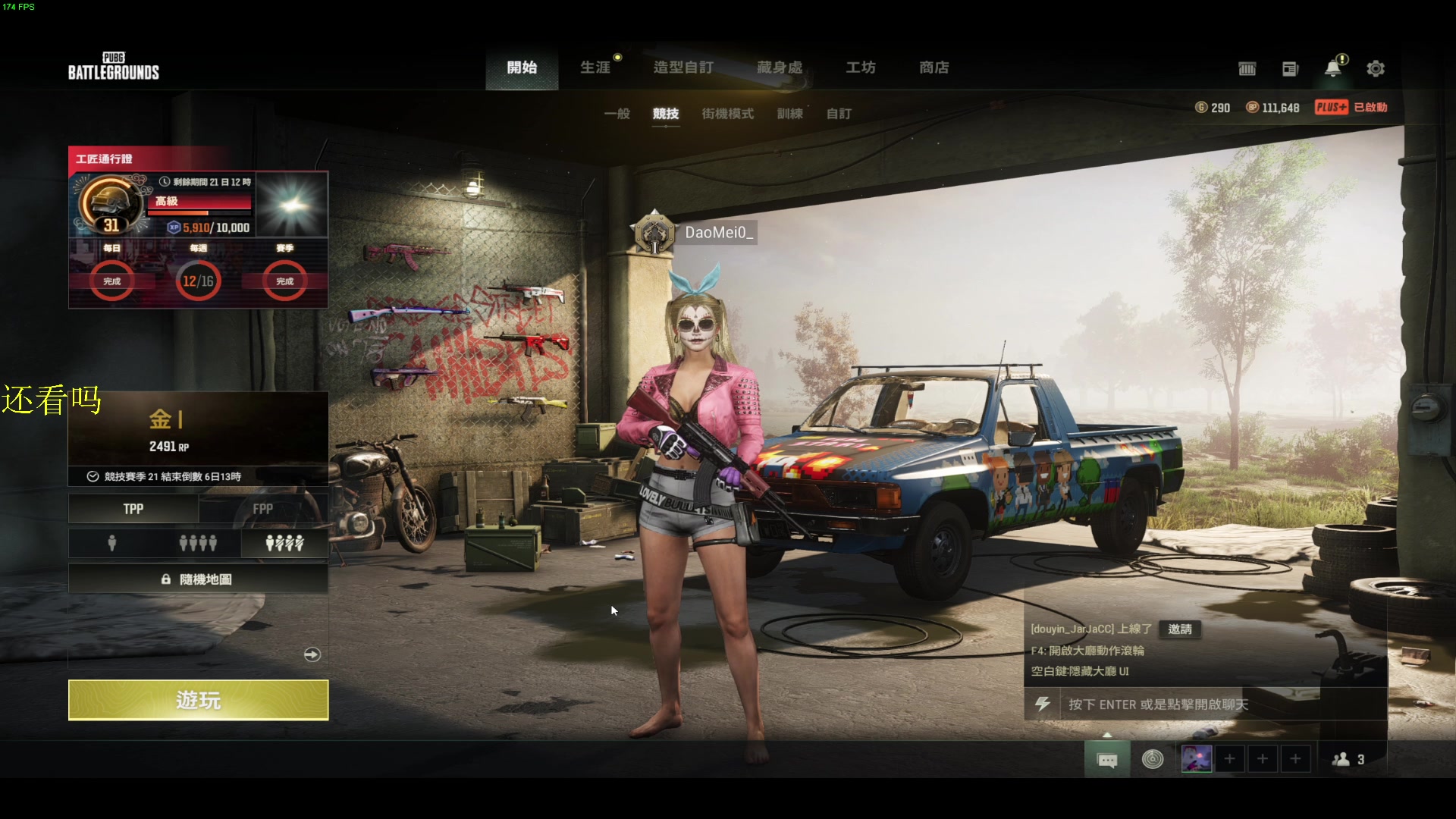Check notifications via the bell icon
The width and height of the screenshot is (1456, 819).
(1332, 69)
